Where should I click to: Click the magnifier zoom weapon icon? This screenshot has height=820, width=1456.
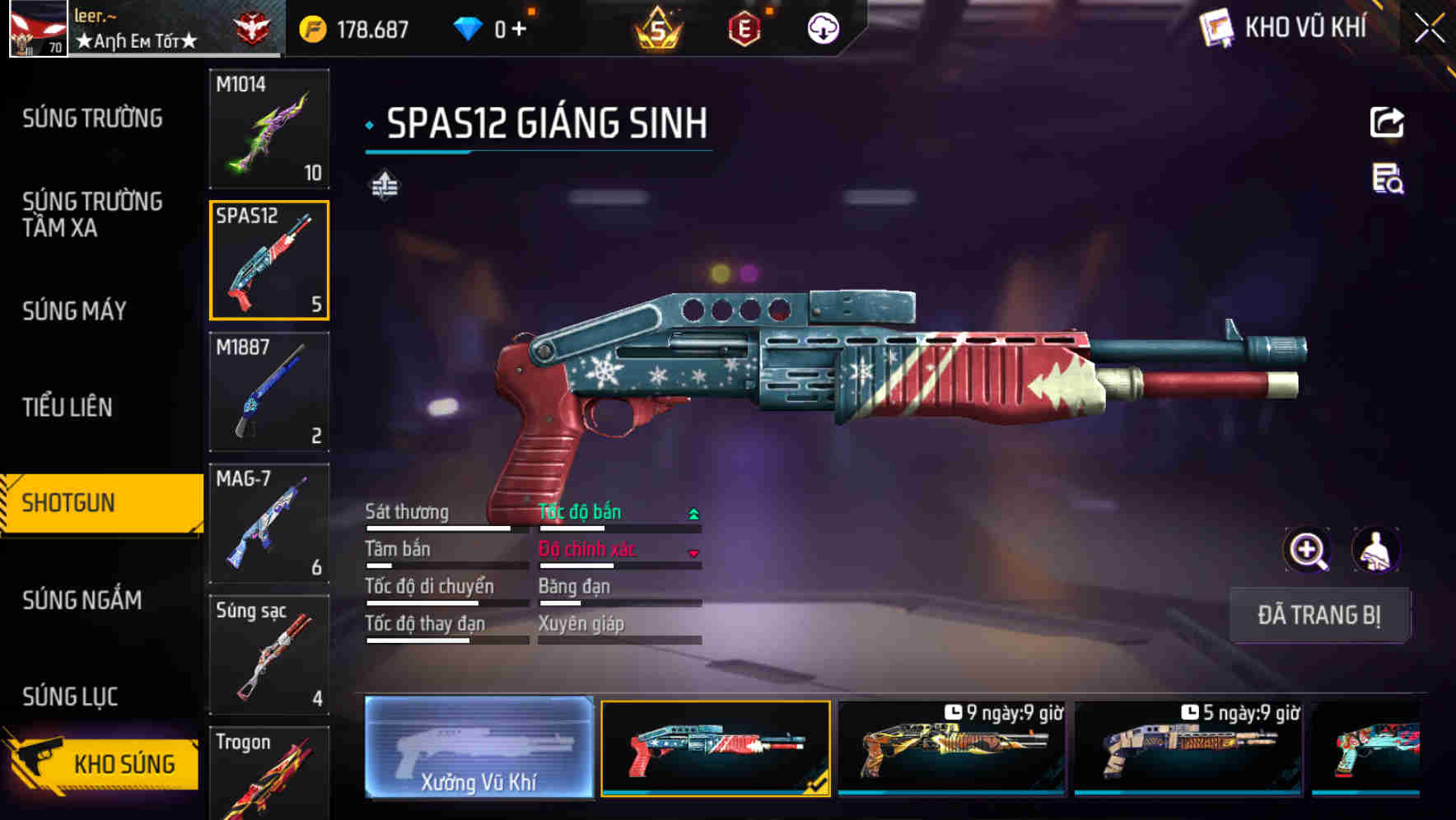coord(1308,551)
